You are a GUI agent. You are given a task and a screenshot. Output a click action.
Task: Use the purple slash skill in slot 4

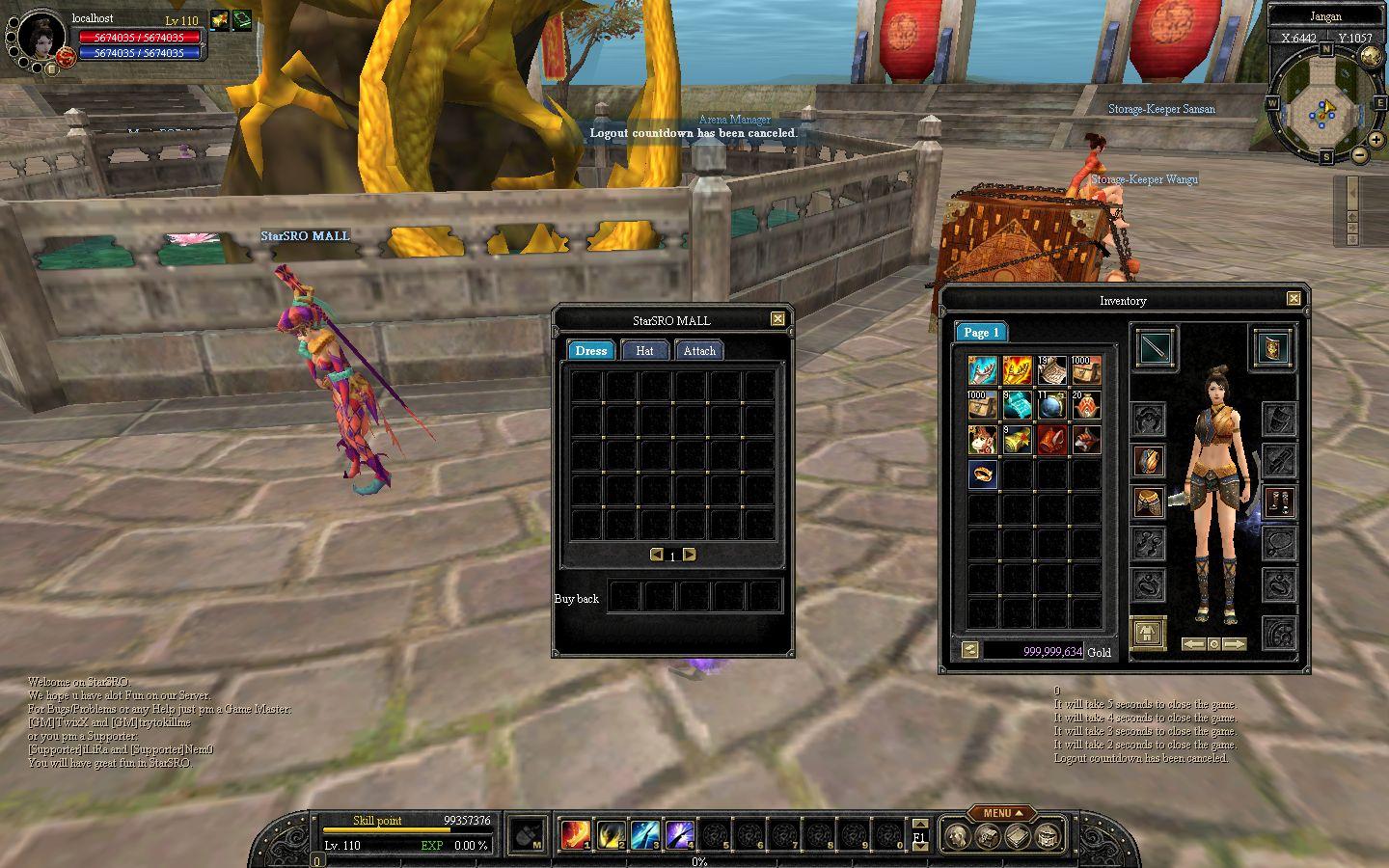coord(680,834)
